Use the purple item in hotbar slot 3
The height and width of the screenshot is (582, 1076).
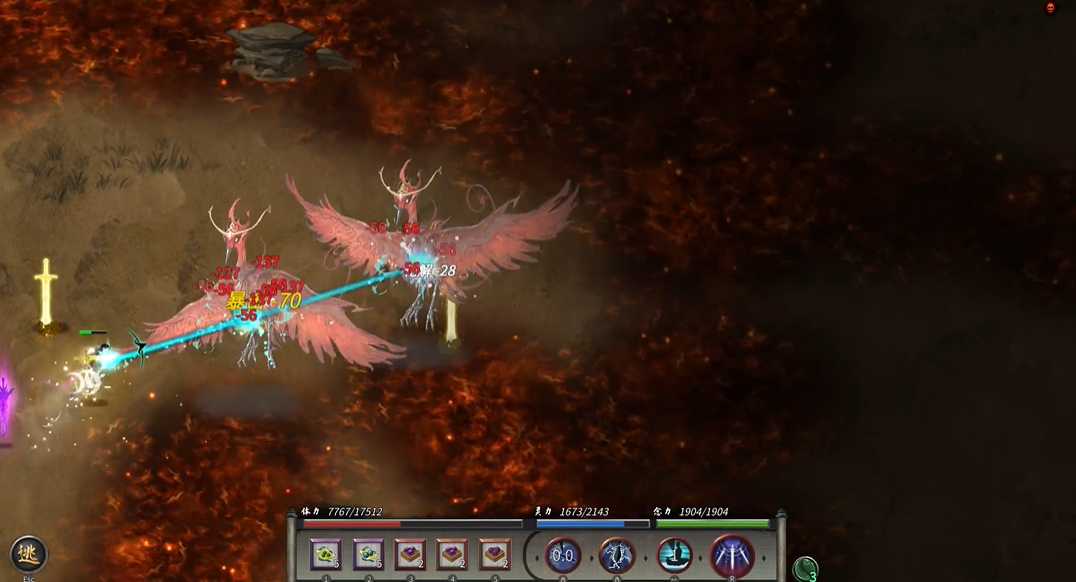tap(410, 554)
